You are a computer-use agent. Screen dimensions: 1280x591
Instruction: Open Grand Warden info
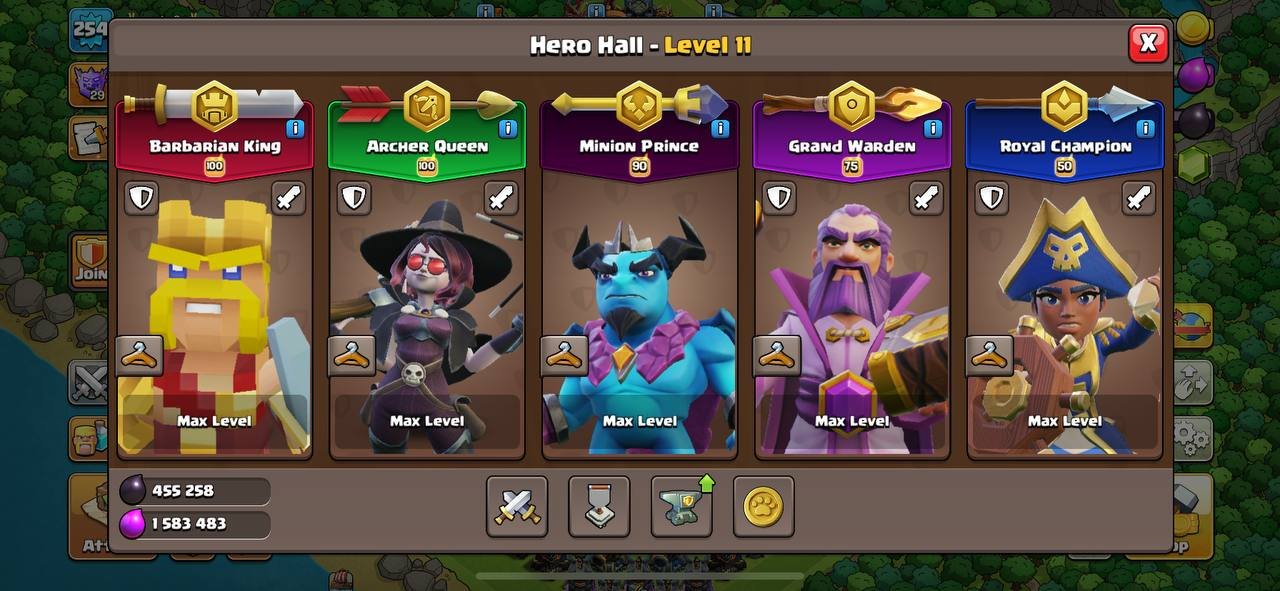[932, 128]
